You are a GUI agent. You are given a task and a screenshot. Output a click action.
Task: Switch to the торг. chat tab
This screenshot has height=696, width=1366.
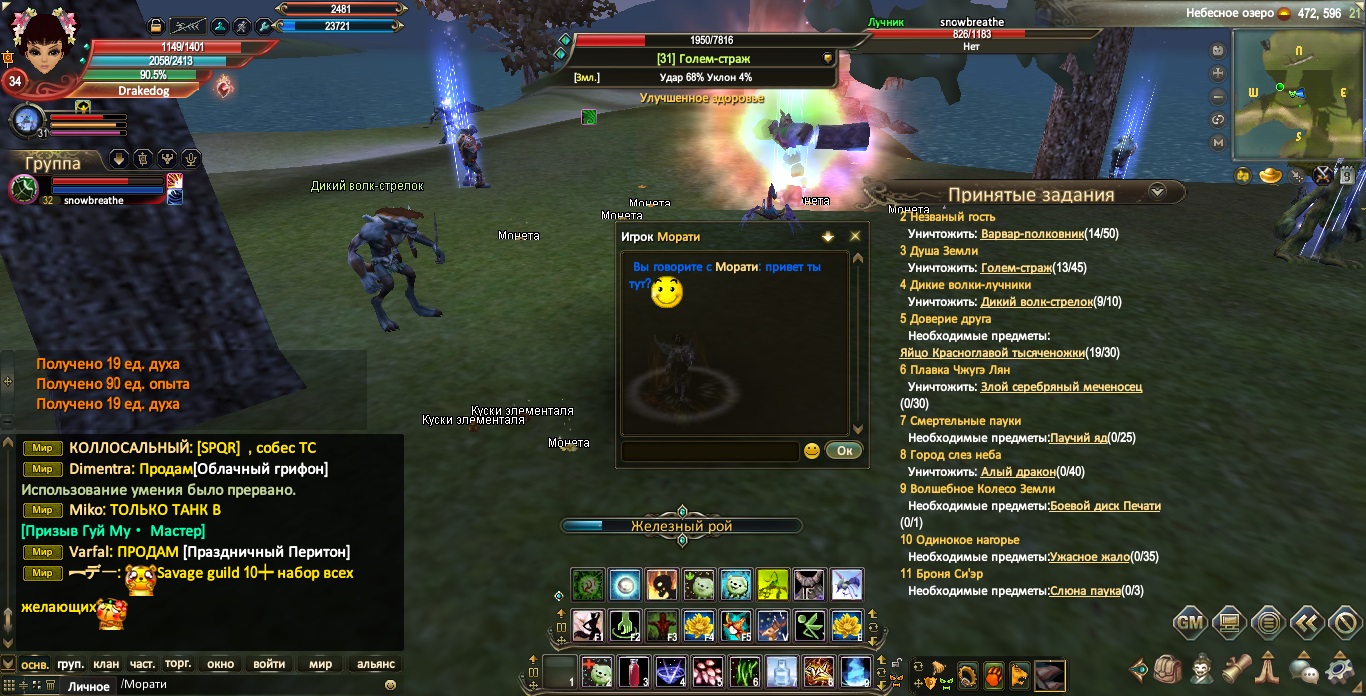[178, 664]
